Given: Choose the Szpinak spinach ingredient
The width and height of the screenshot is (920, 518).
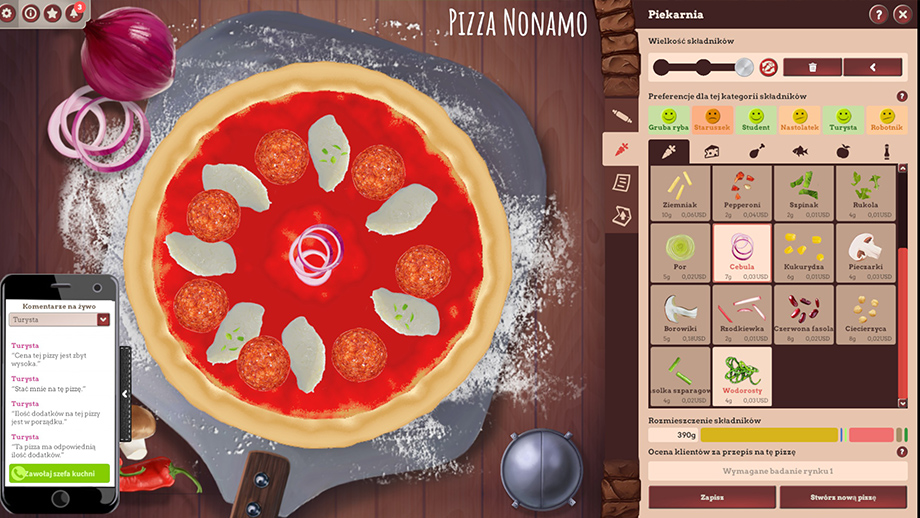Looking at the screenshot, I should 804,193.
